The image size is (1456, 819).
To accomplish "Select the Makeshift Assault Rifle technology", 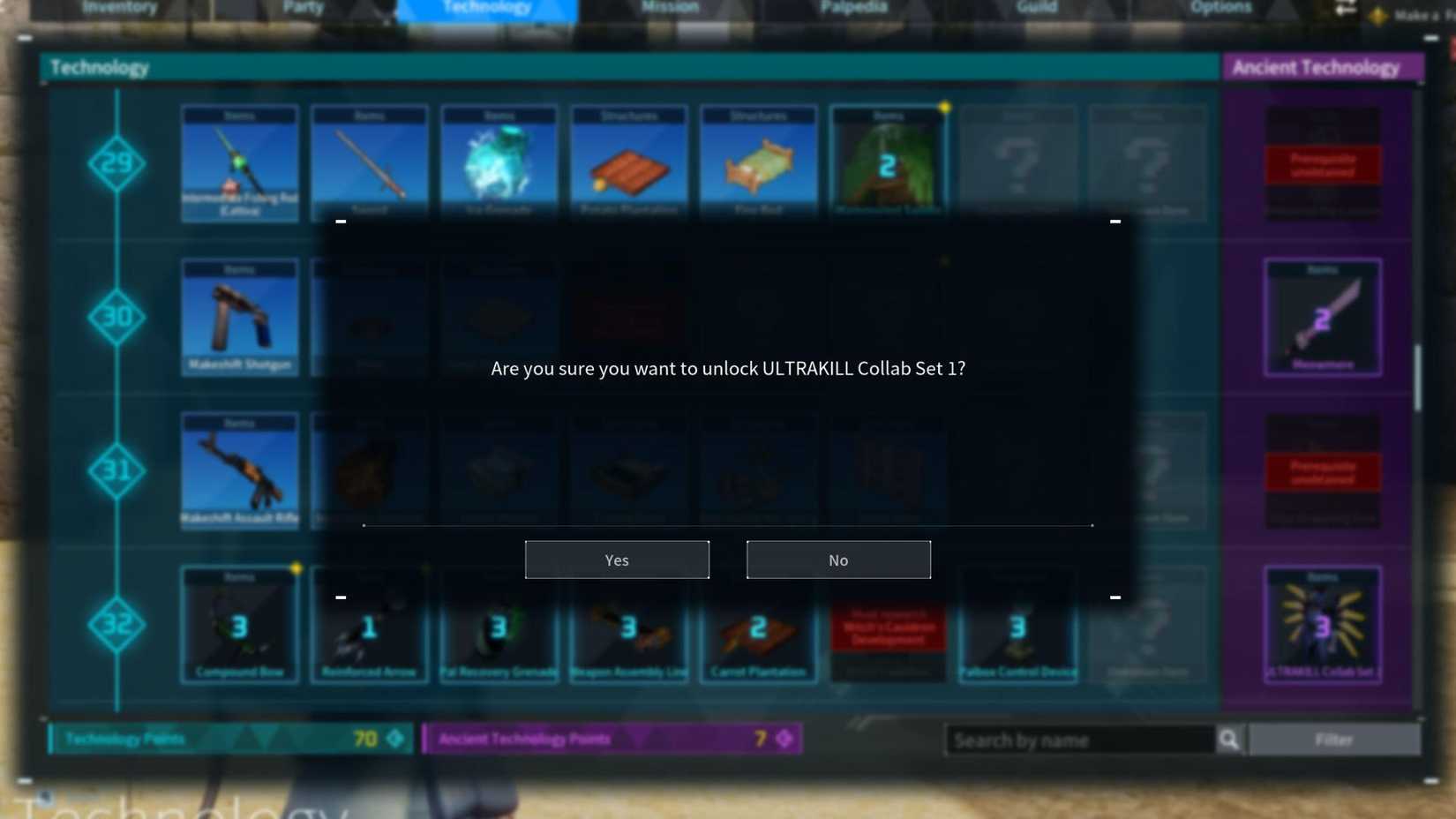I will pyautogui.click(x=239, y=470).
